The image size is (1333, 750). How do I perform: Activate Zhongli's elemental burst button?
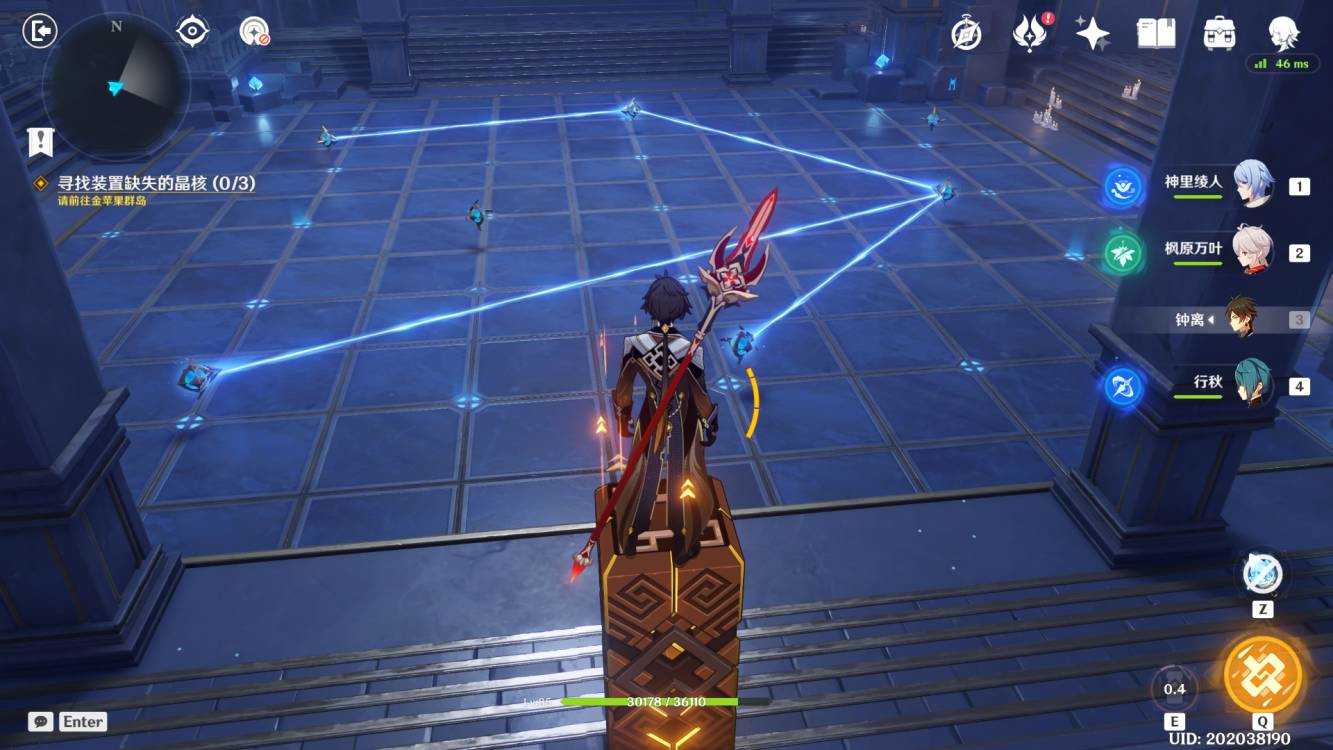(x=1263, y=673)
